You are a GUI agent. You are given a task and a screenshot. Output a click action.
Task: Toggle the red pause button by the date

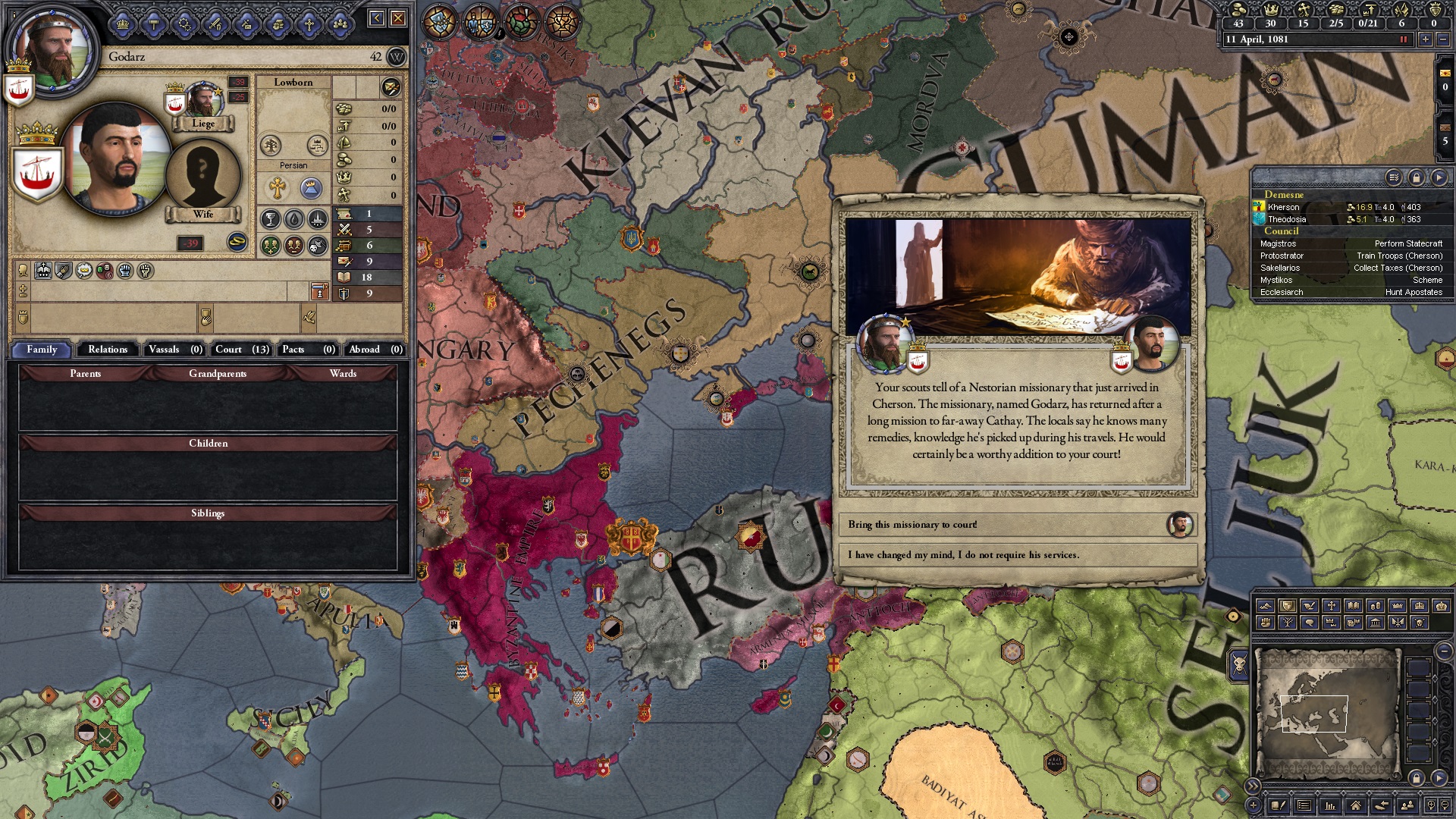pos(1403,39)
